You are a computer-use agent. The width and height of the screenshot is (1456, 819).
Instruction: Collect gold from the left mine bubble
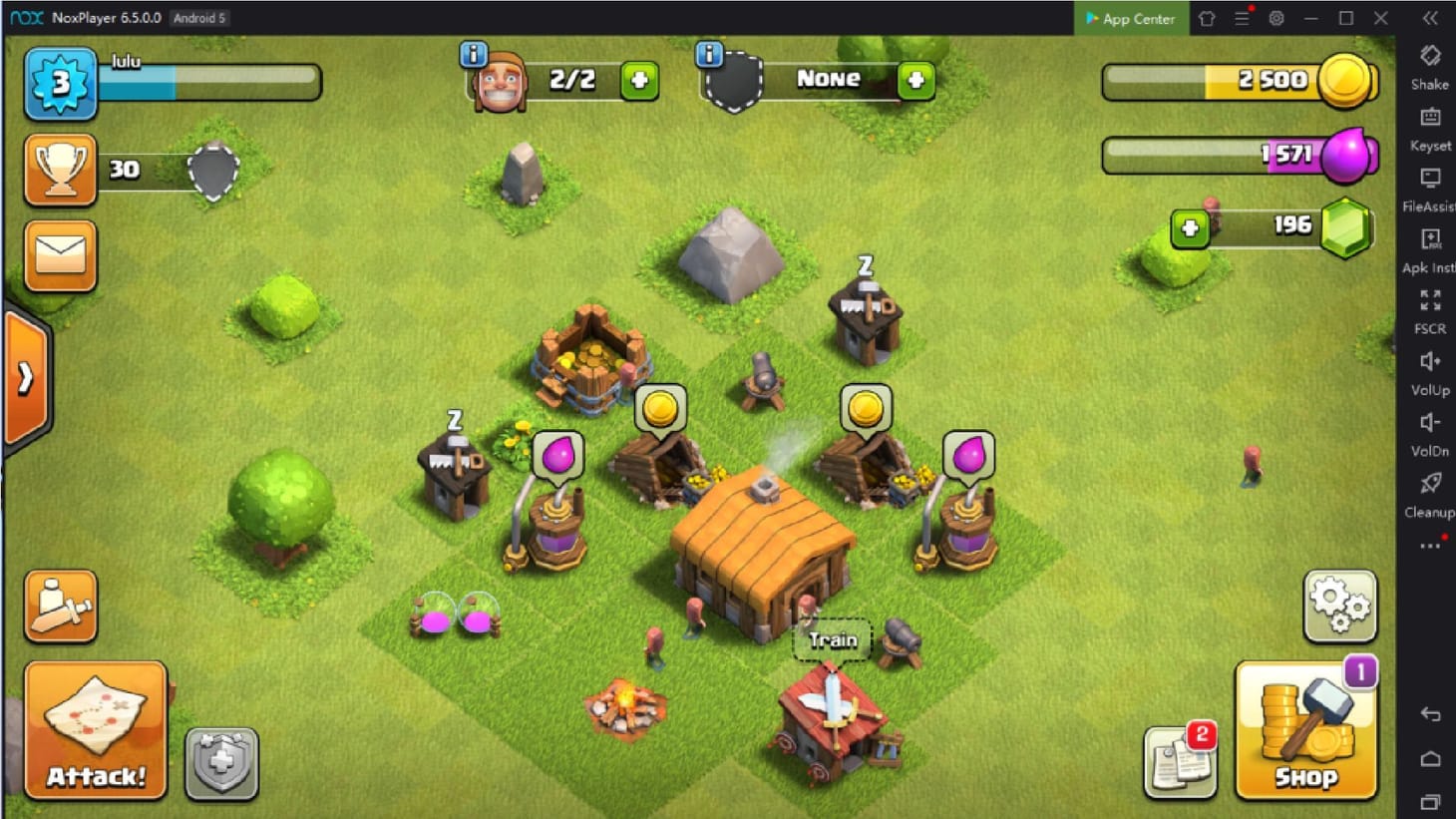pos(662,409)
